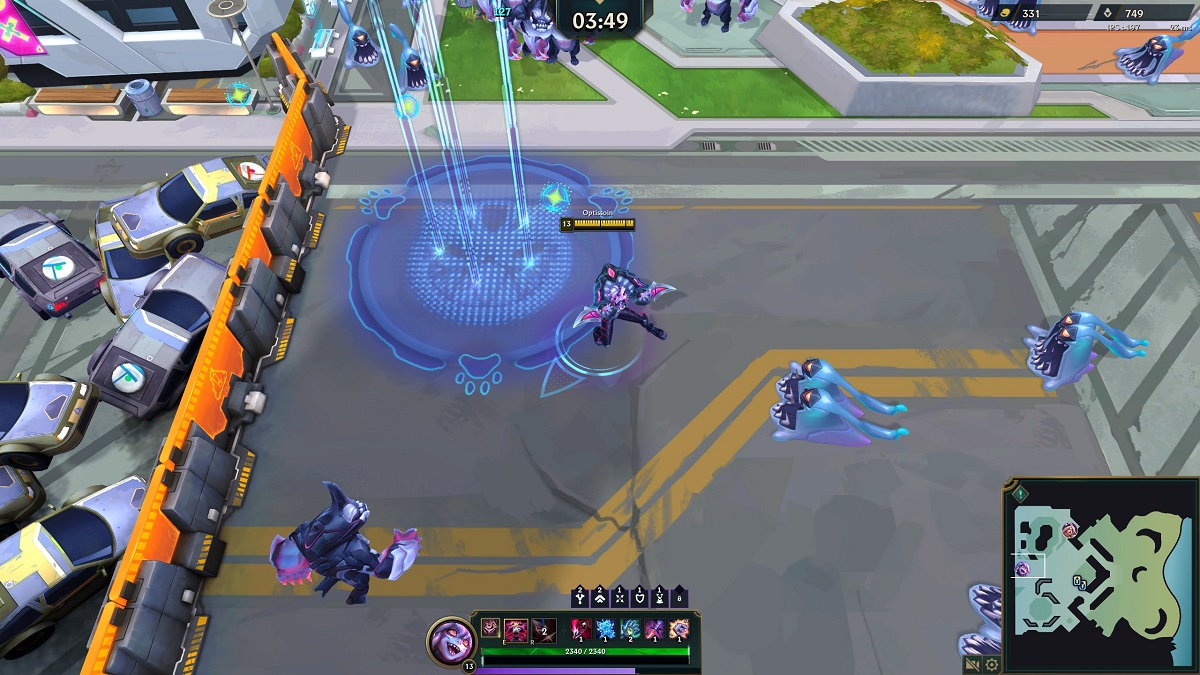1200x675 pixels.
Task: Click the double chevron stat upgrade badge
Action: (599, 597)
